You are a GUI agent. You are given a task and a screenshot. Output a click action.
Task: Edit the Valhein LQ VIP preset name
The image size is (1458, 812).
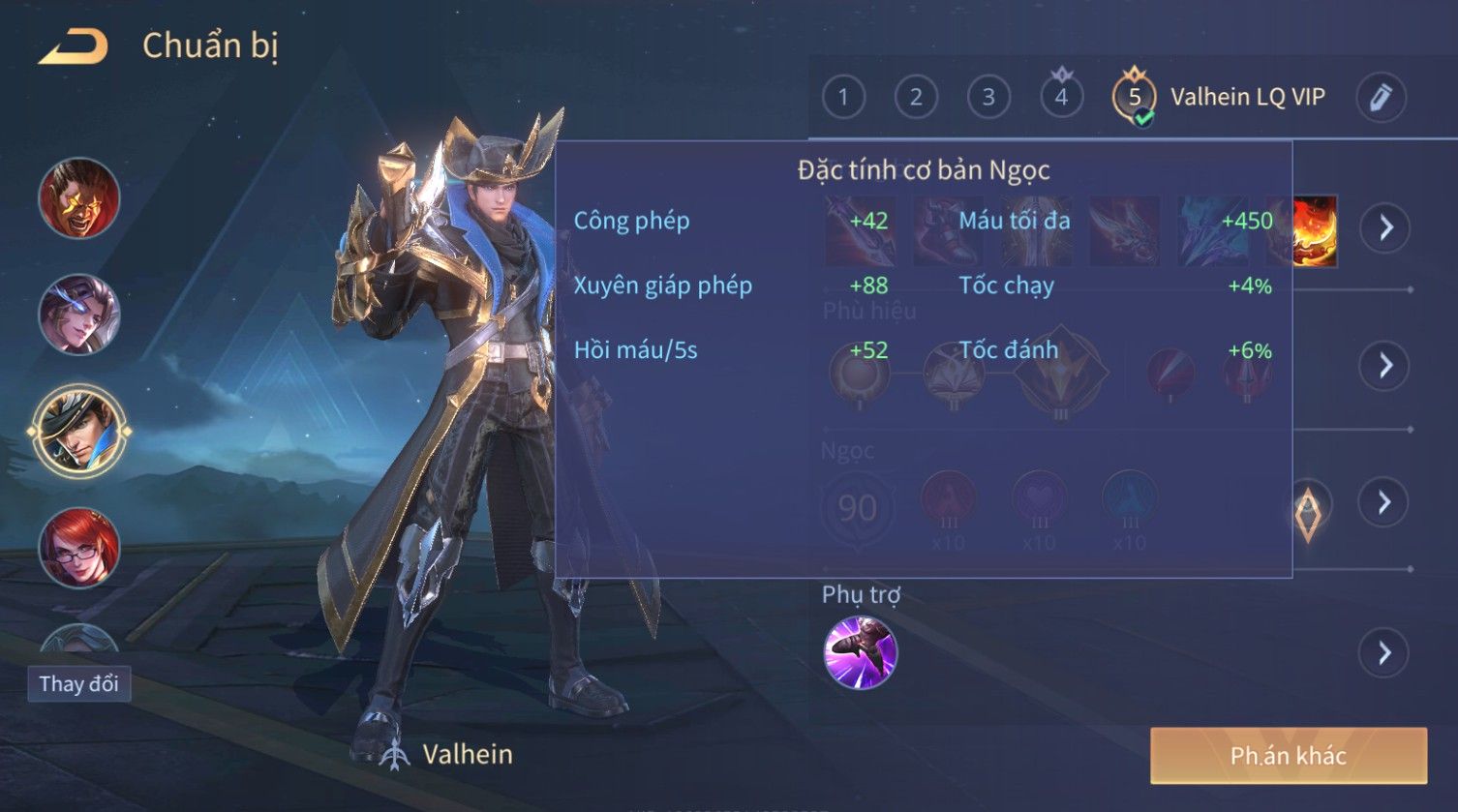pos(1381,98)
